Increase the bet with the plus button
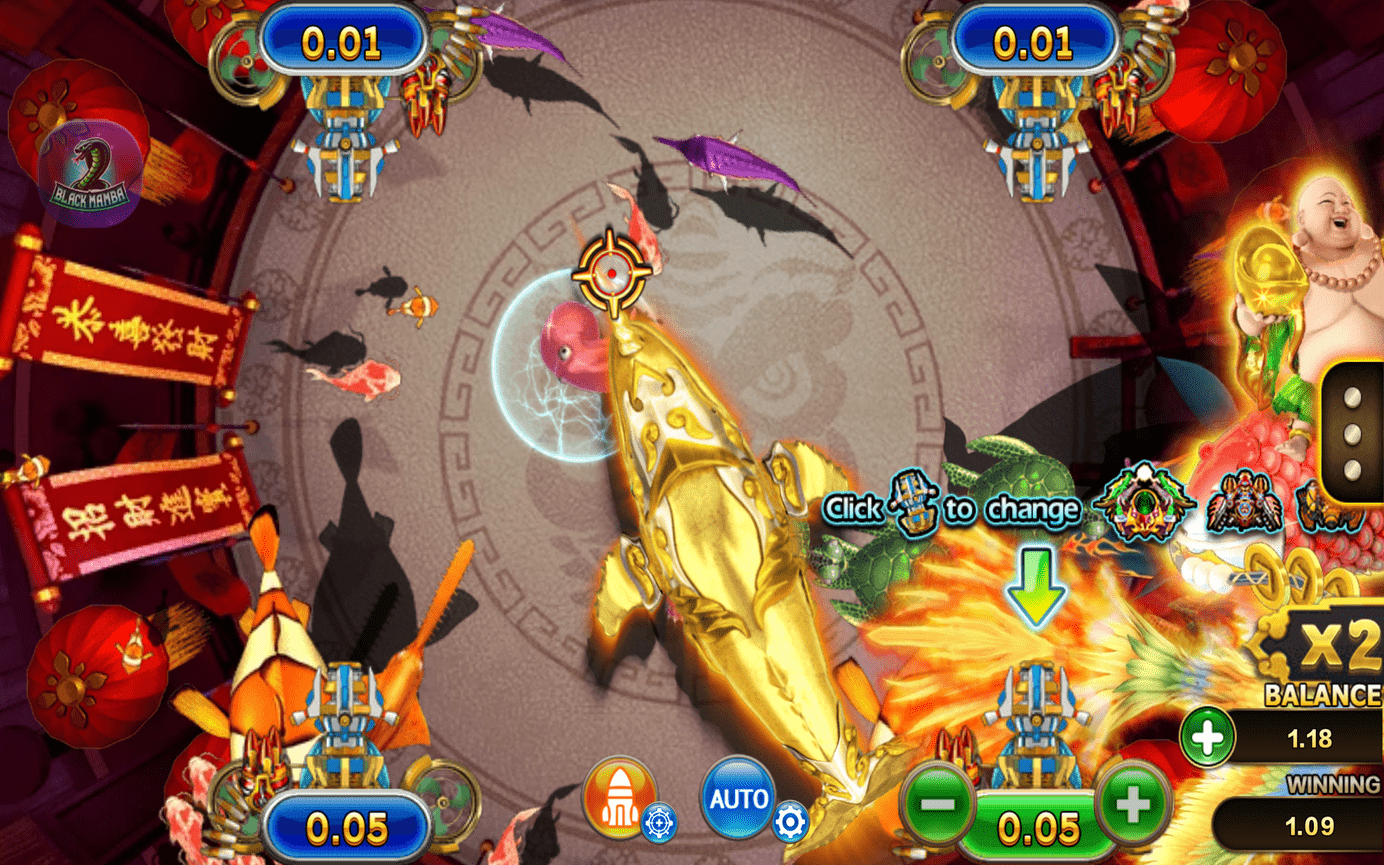1384x865 pixels. (x=1133, y=802)
